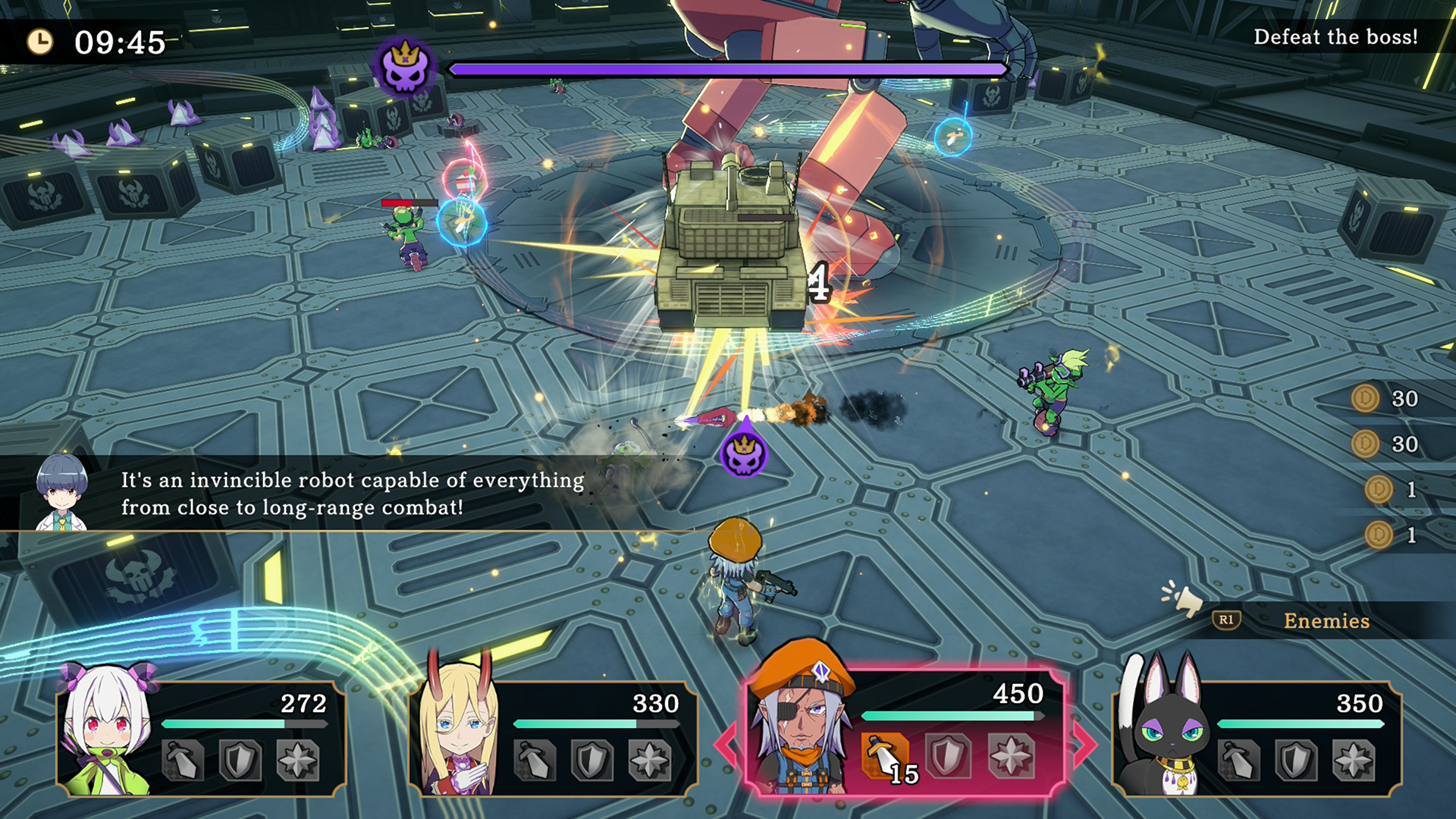Click the eyepatch captain's shield icon
The height and width of the screenshot is (819, 1456).
948,757
